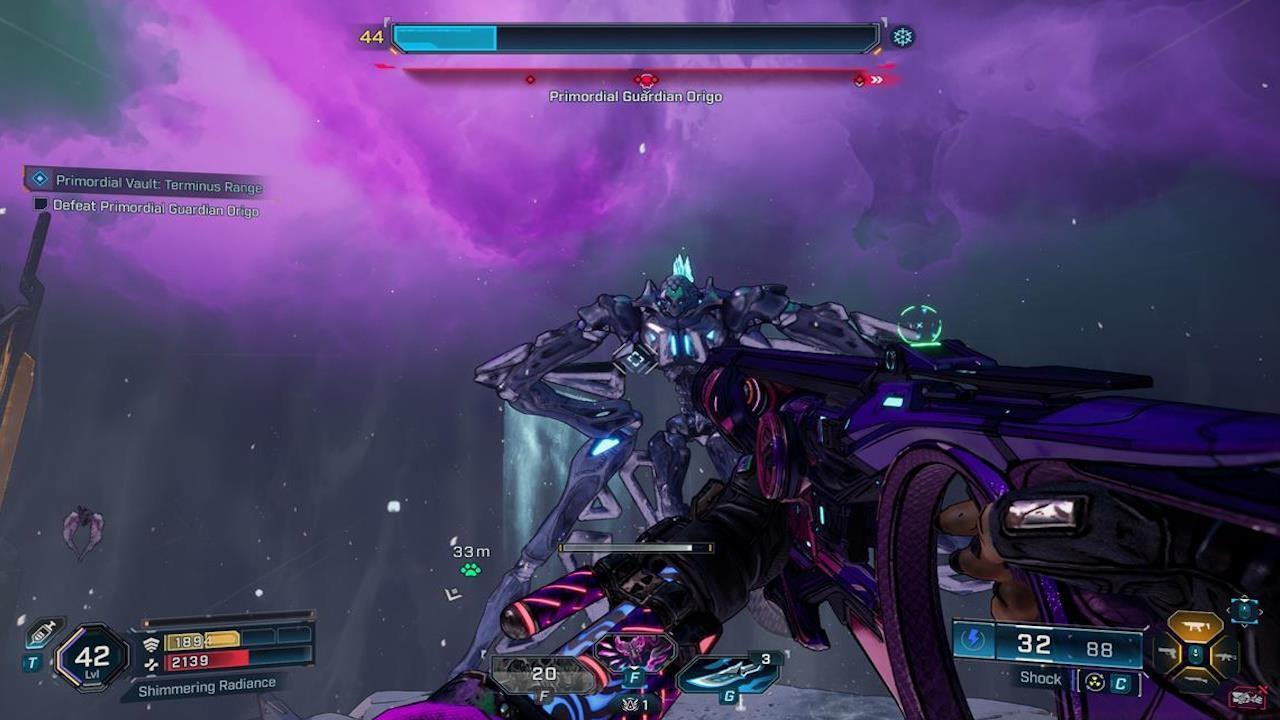Select the pistol slot on the weapon wheel

[1169, 653]
